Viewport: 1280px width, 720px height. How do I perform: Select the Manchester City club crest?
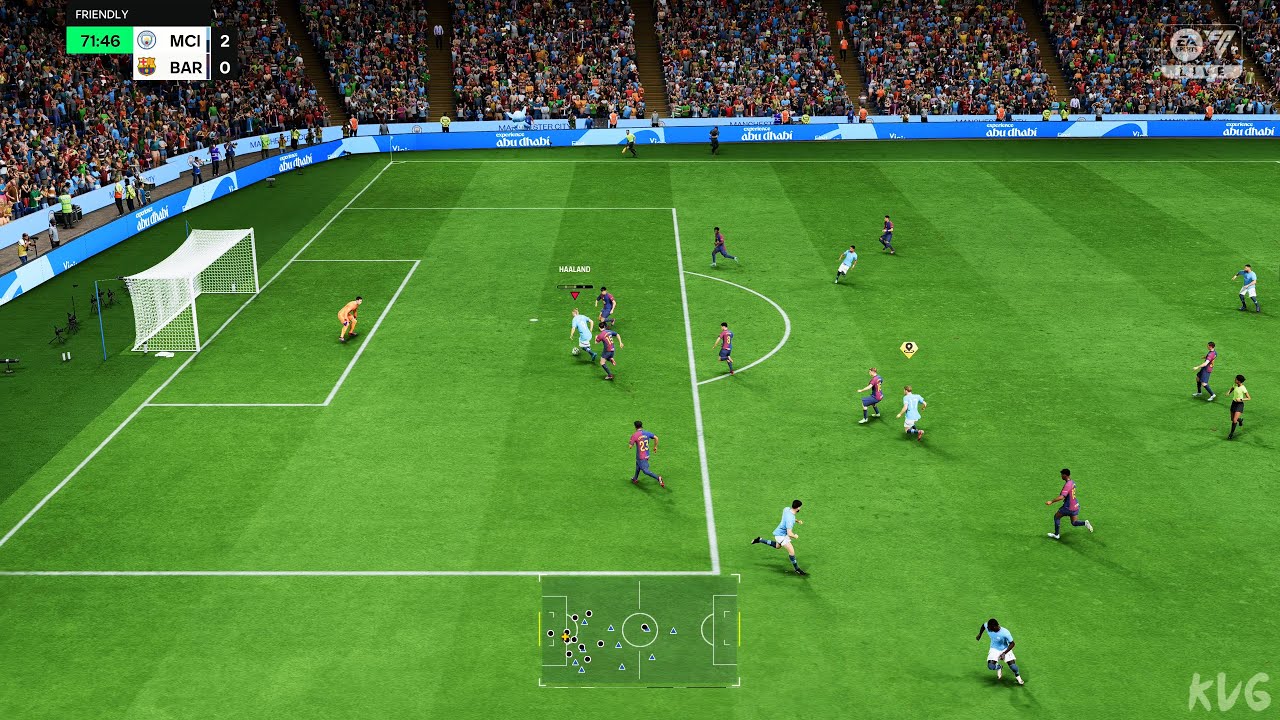coord(146,40)
